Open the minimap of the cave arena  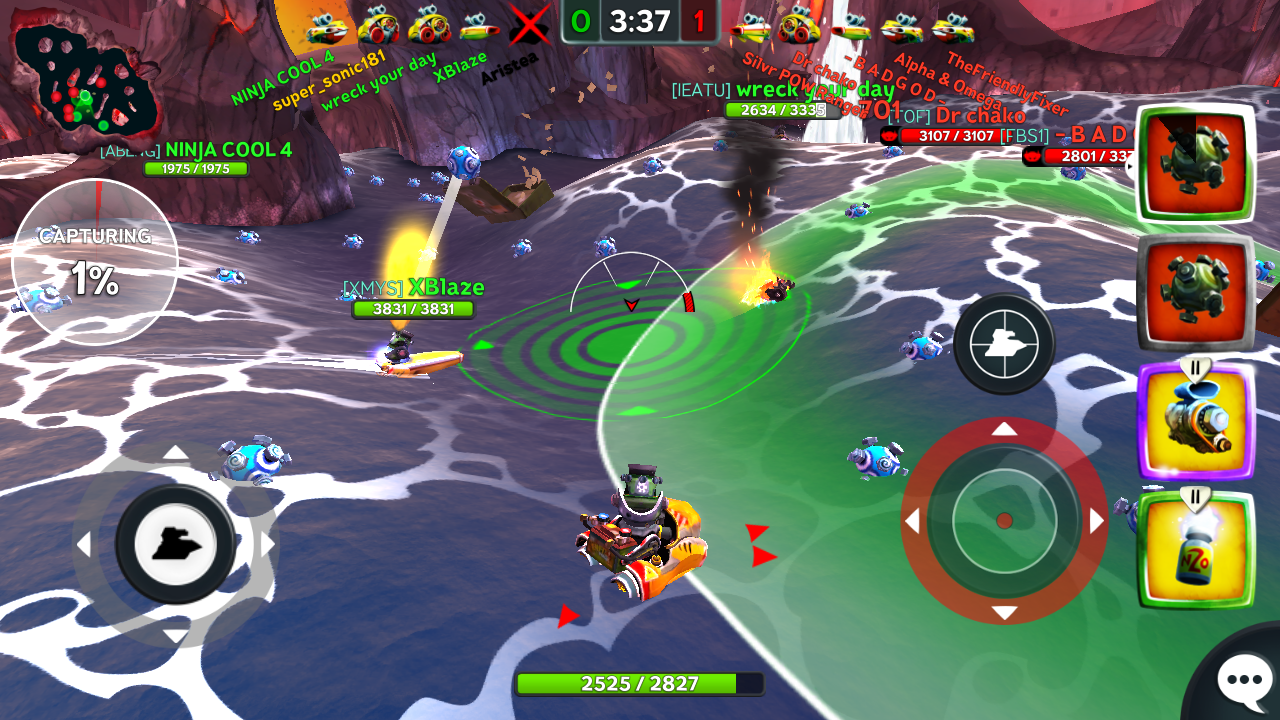pyautogui.click(x=85, y=87)
